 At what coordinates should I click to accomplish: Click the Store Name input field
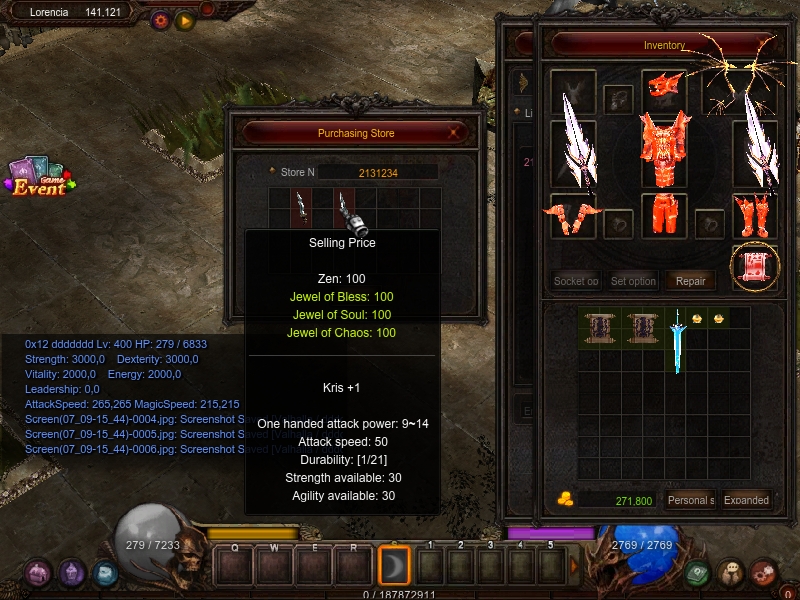[378, 172]
